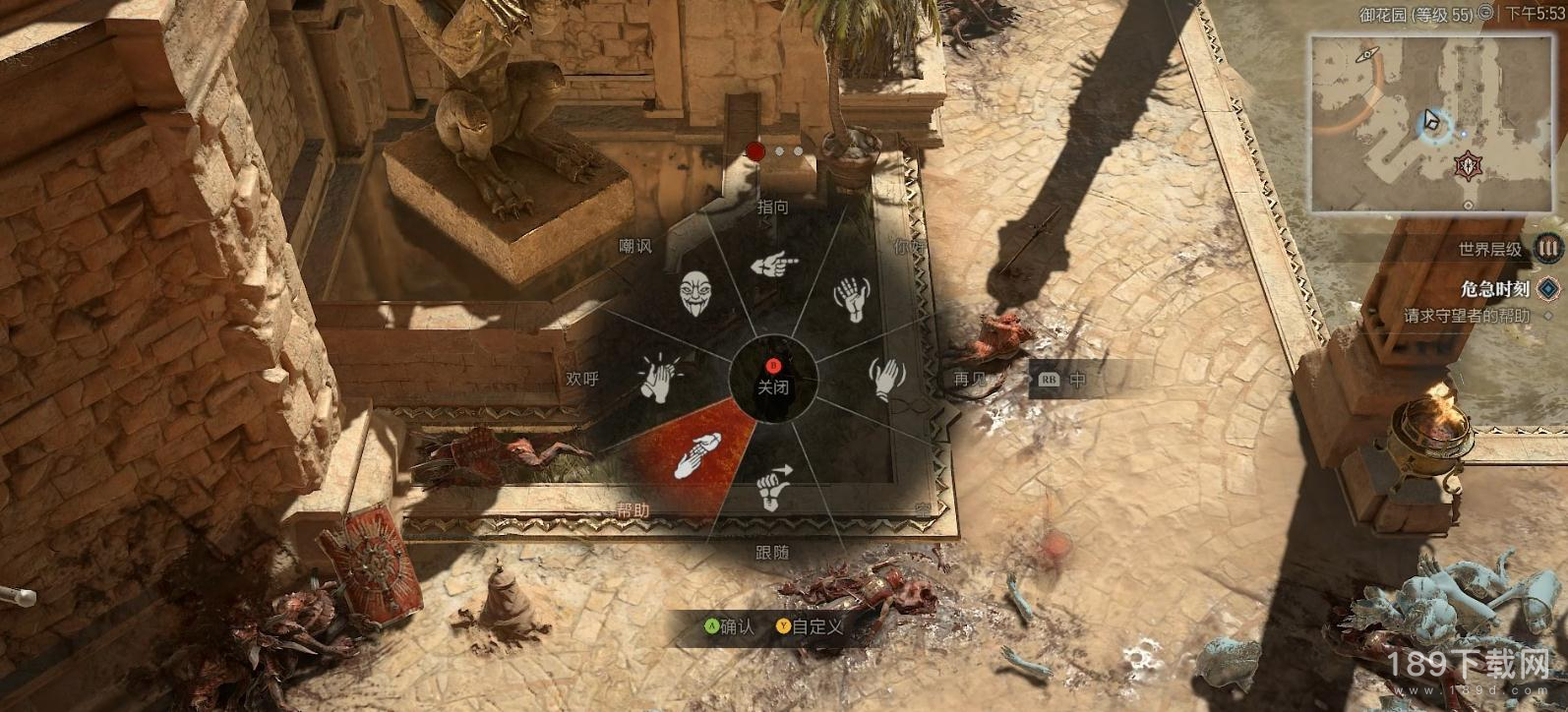
Task: Activate the Cheer (欢呼) clapping emote
Action: (x=658, y=378)
